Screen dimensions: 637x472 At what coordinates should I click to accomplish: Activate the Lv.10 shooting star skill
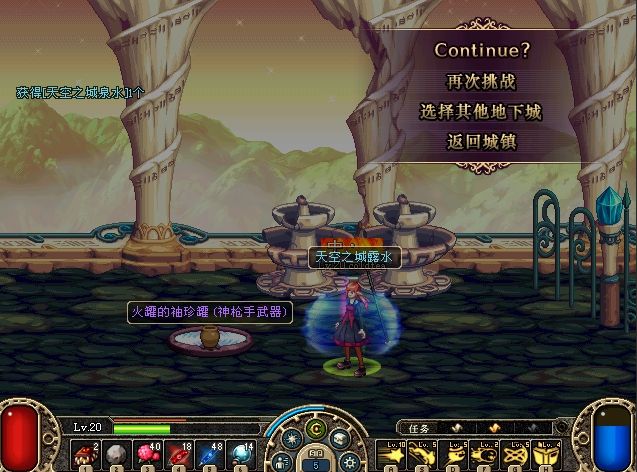pyautogui.click(x=389, y=455)
